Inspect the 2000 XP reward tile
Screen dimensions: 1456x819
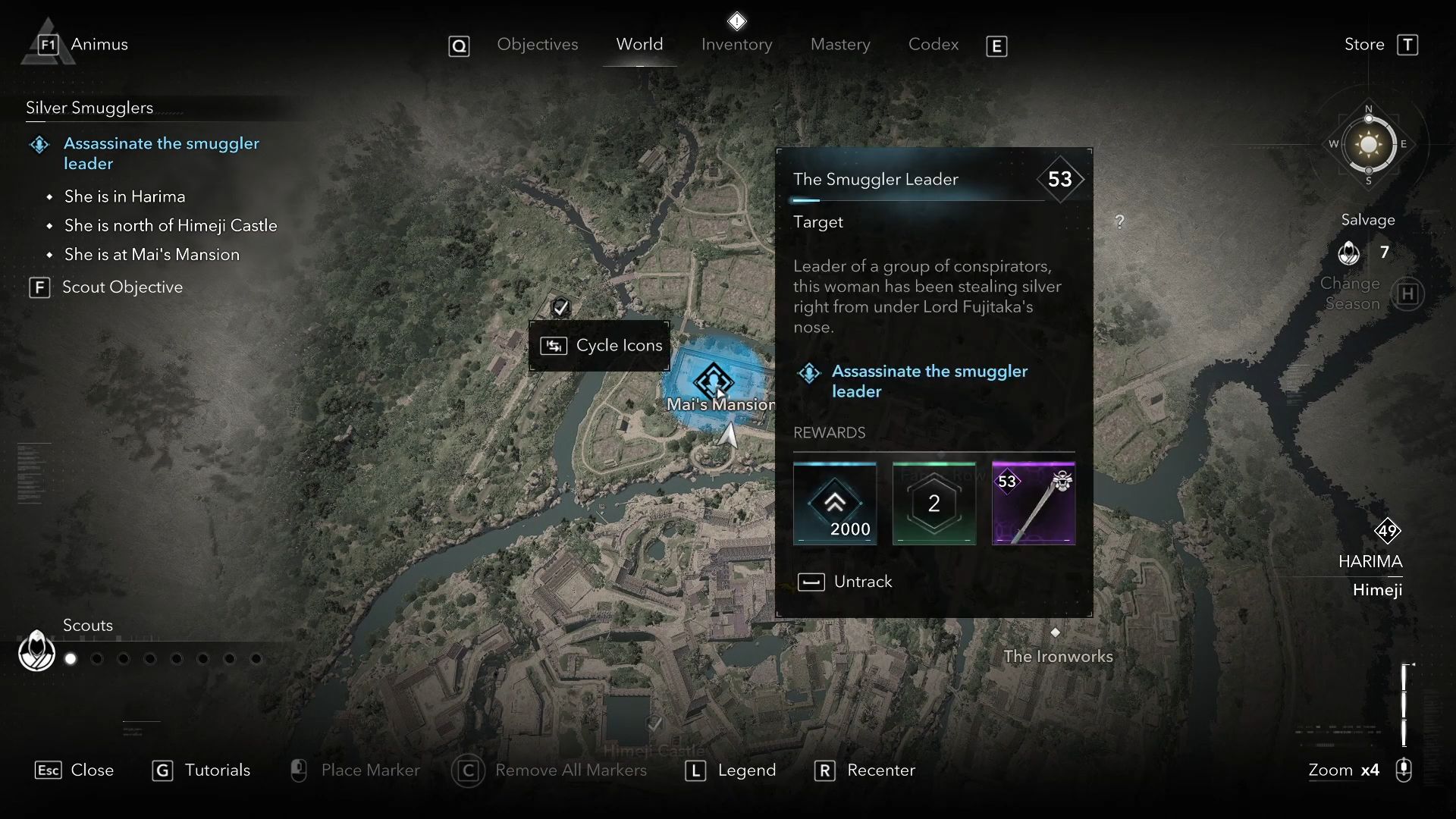click(835, 504)
